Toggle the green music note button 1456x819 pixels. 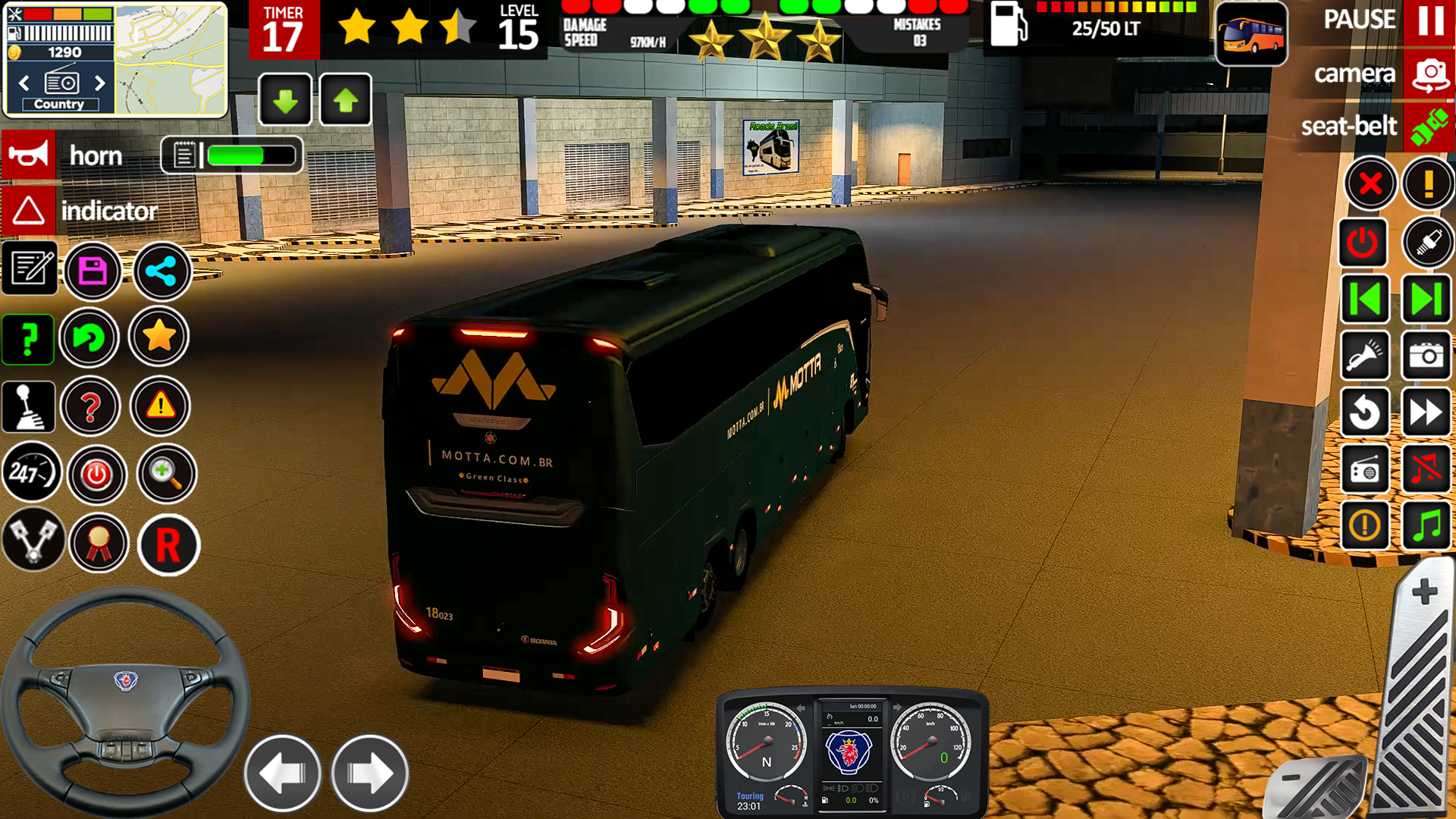point(1426,526)
